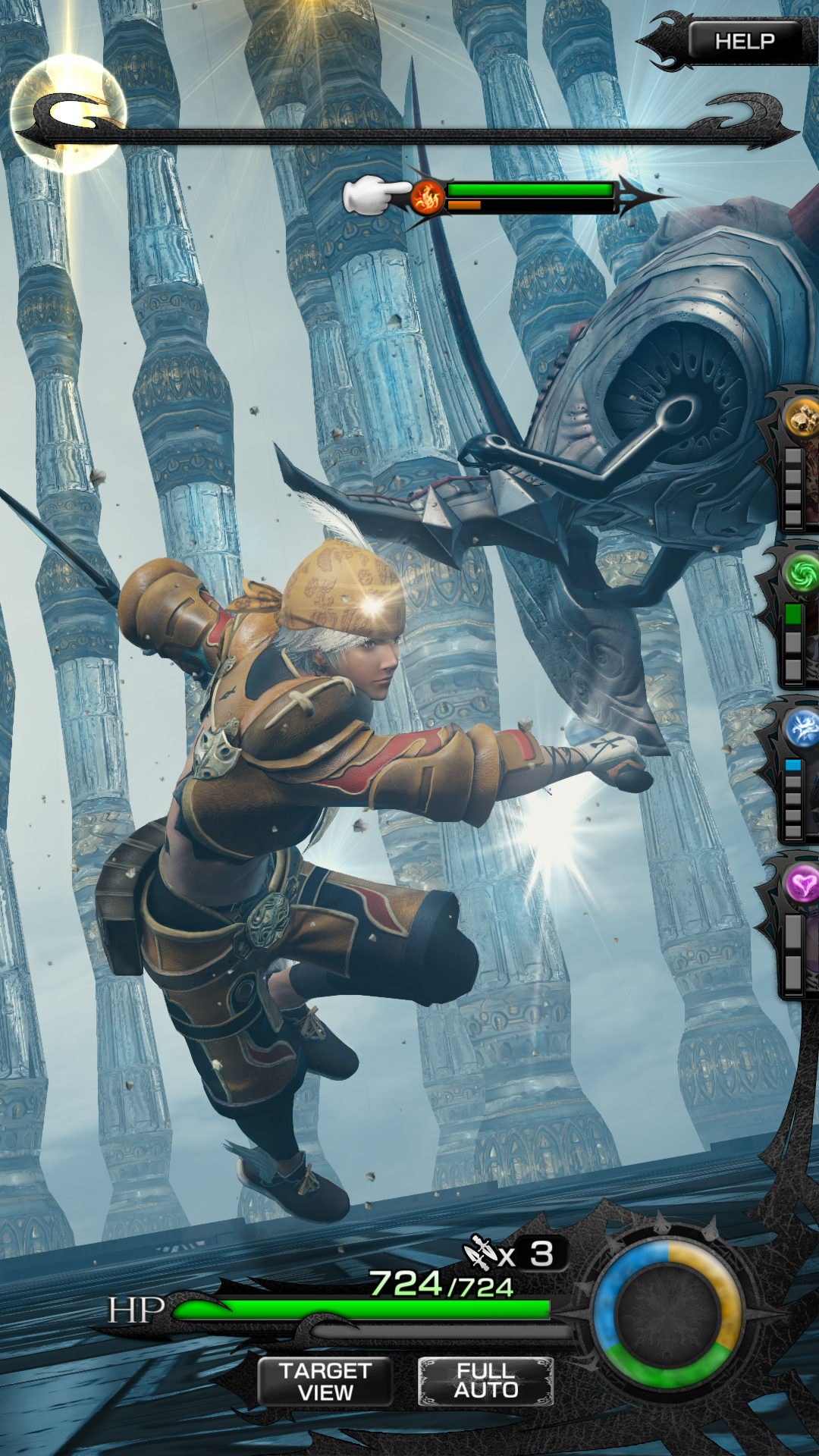
Task: Activate the blue ice ability card
Action: 801,730
